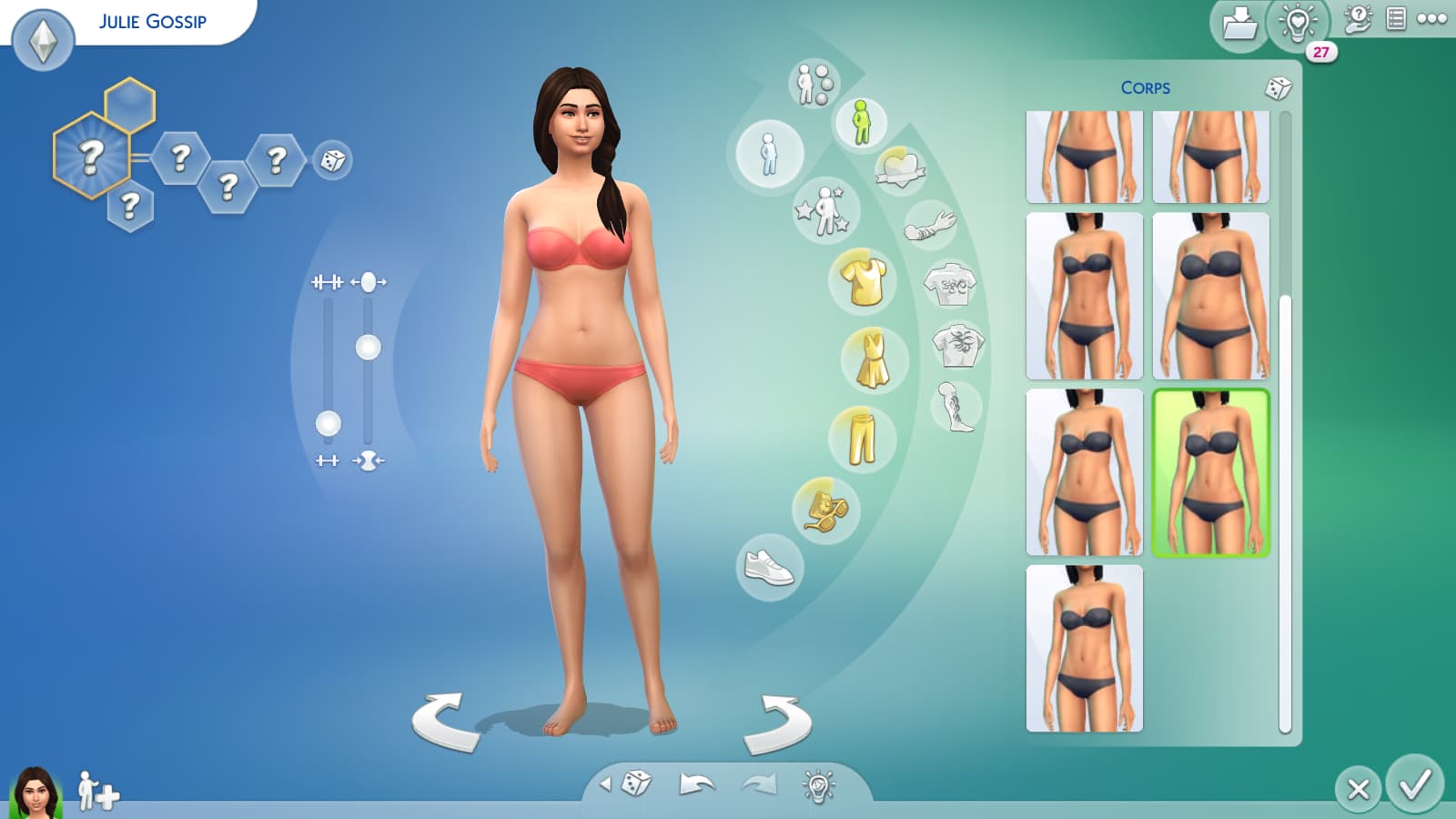
Task: Cancel with the X button
Action: tap(1358, 788)
